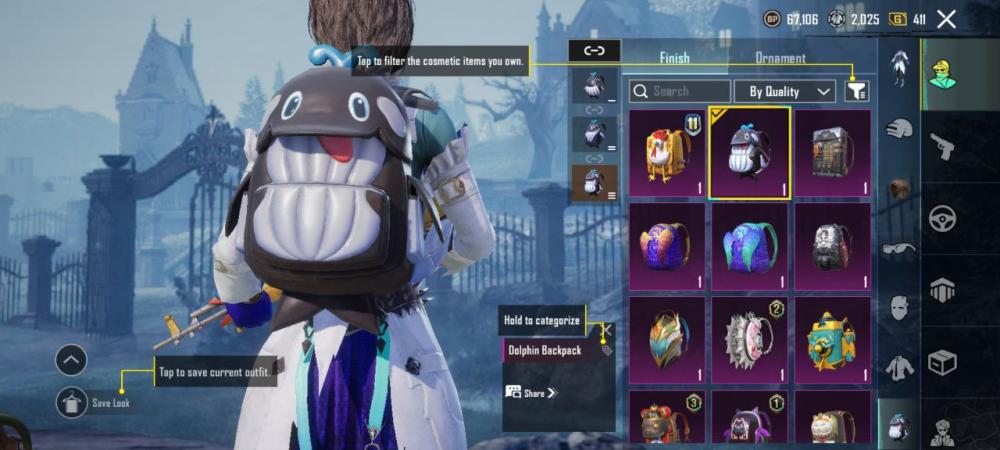Share the Dolphin Backpack
Image resolution: width=1000 pixels, height=450 pixels.
(532, 393)
